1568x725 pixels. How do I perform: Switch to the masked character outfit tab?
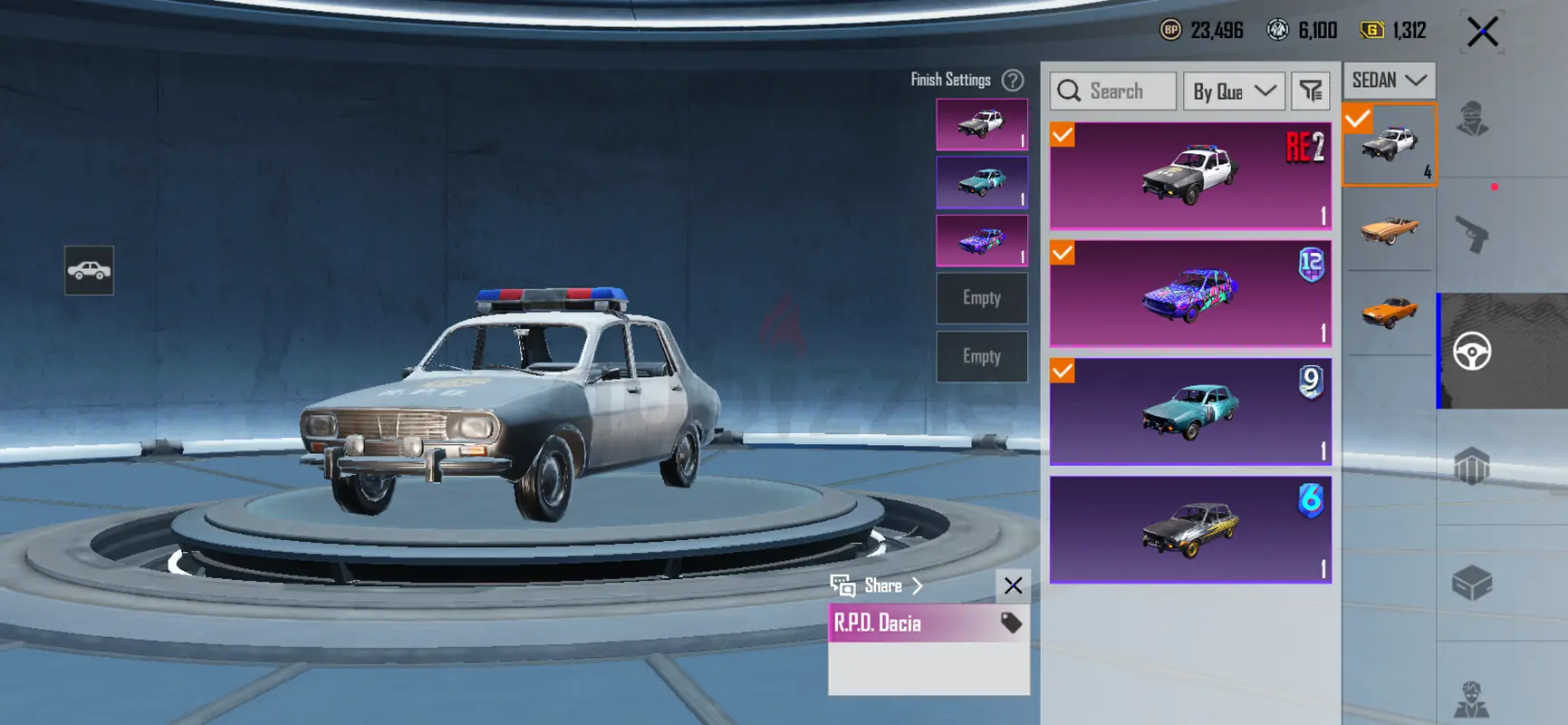pos(1473,119)
